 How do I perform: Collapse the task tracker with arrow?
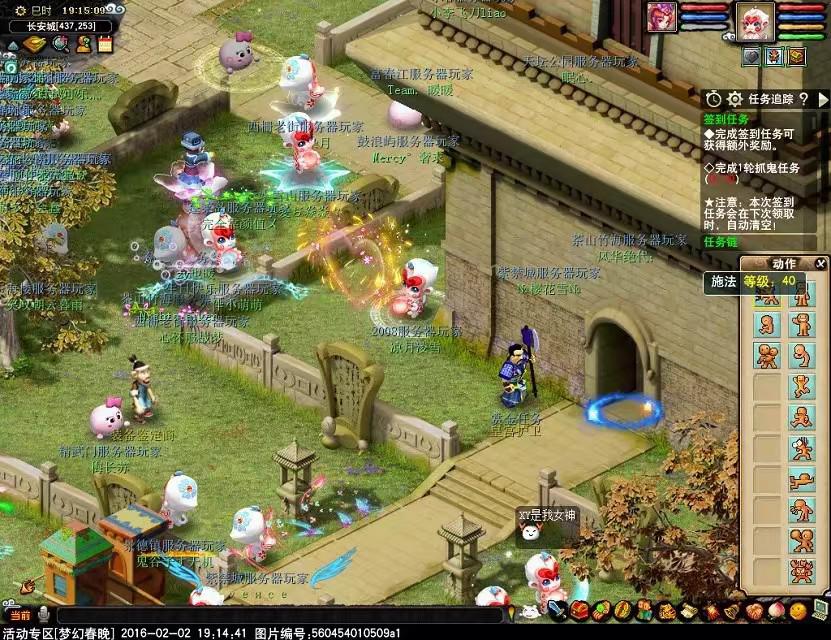tap(823, 99)
